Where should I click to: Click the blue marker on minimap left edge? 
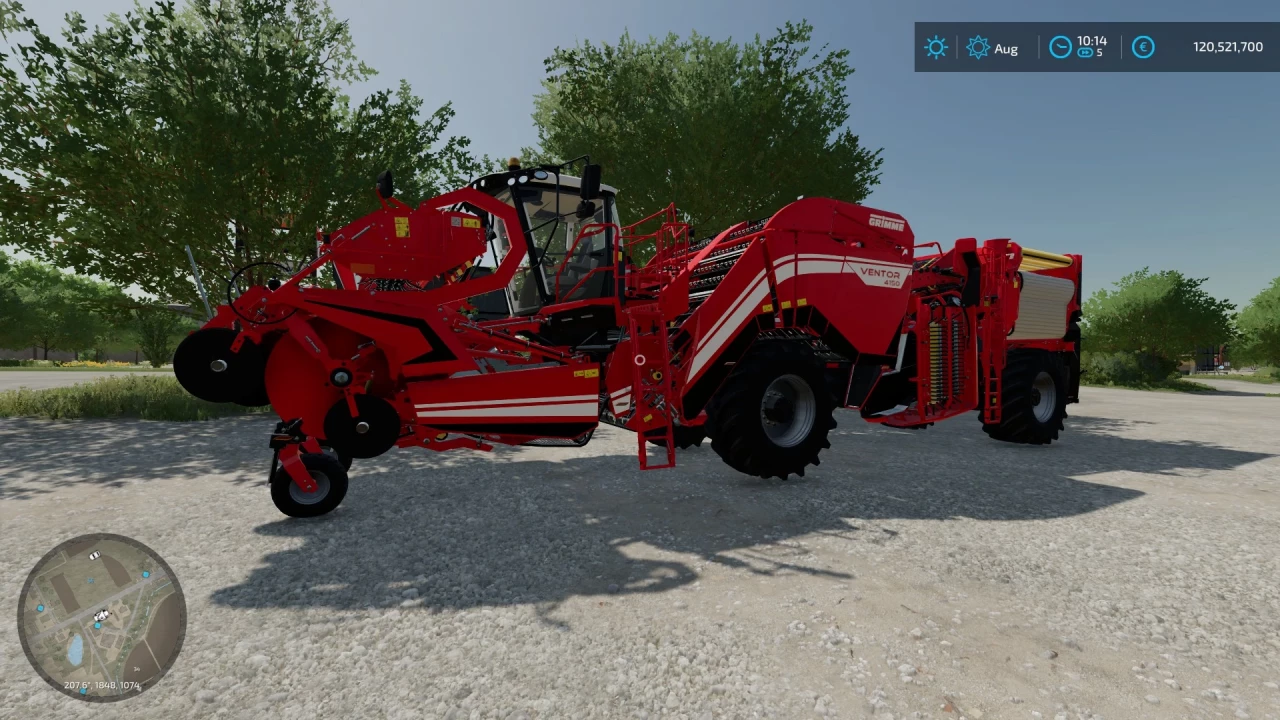tap(40, 607)
